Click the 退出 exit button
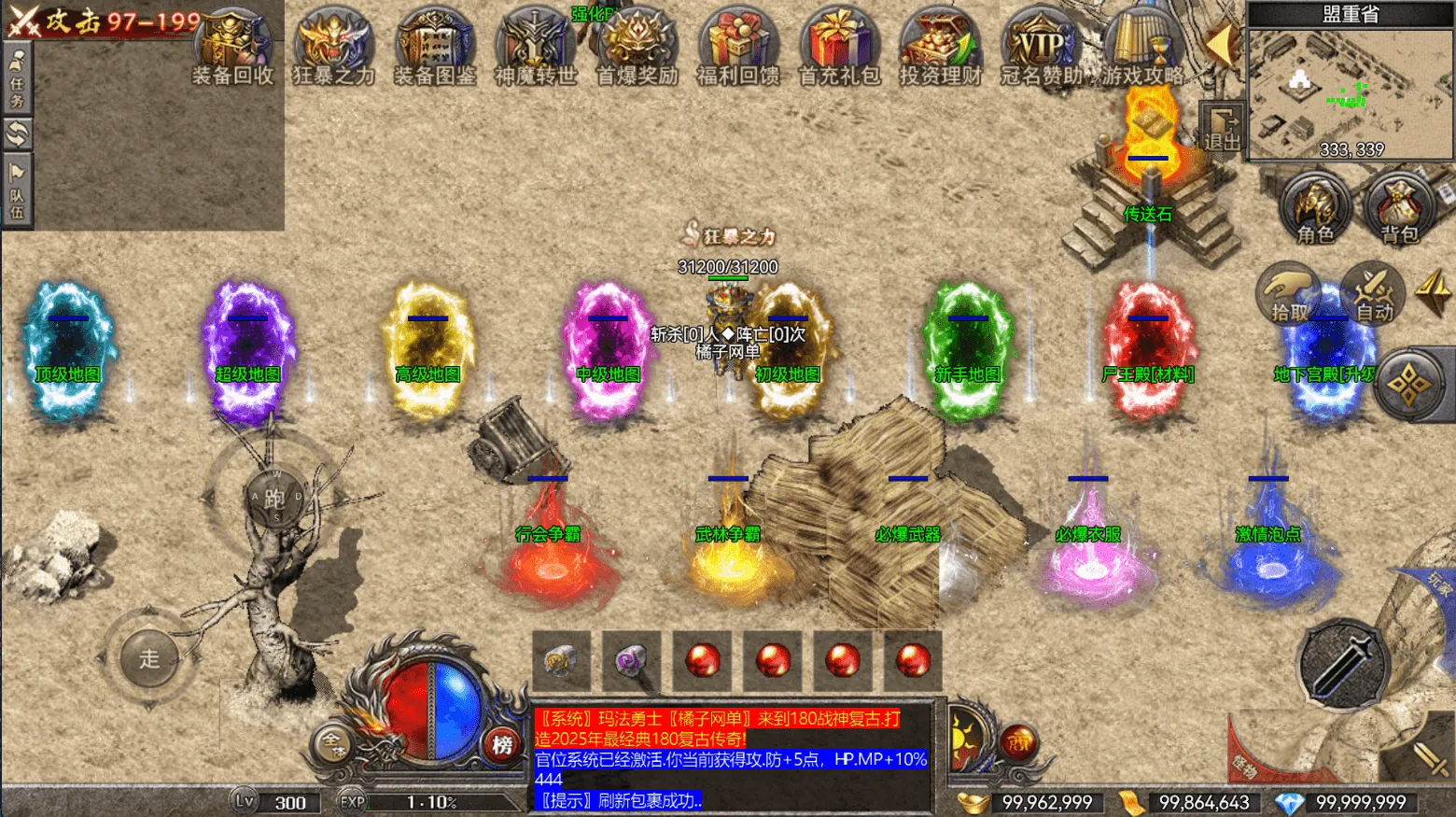The height and width of the screenshot is (817, 1456). point(1222,129)
